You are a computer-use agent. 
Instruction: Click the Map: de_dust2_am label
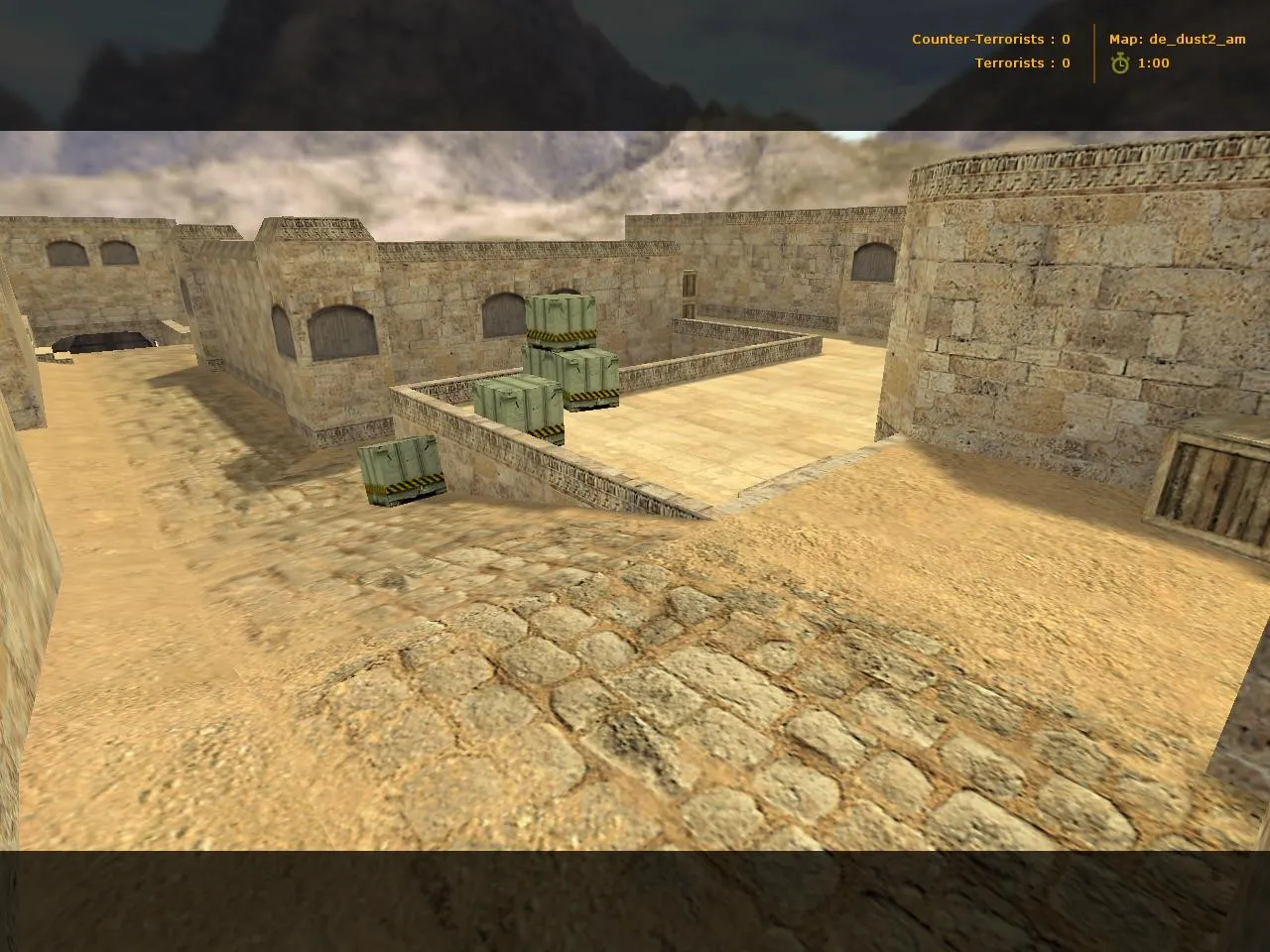pos(1176,39)
